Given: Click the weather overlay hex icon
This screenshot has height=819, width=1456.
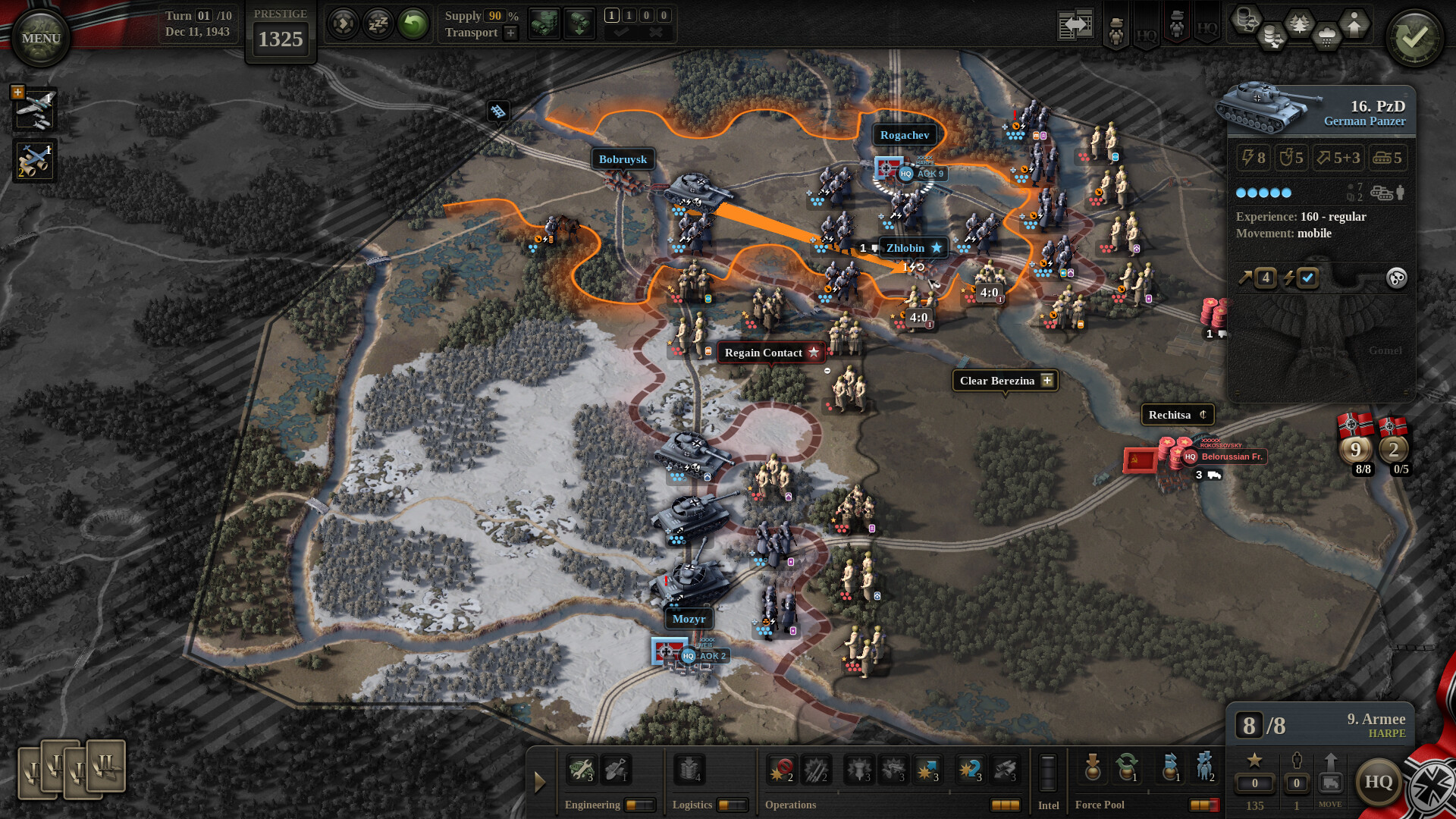Looking at the screenshot, I should (1327, 33).
